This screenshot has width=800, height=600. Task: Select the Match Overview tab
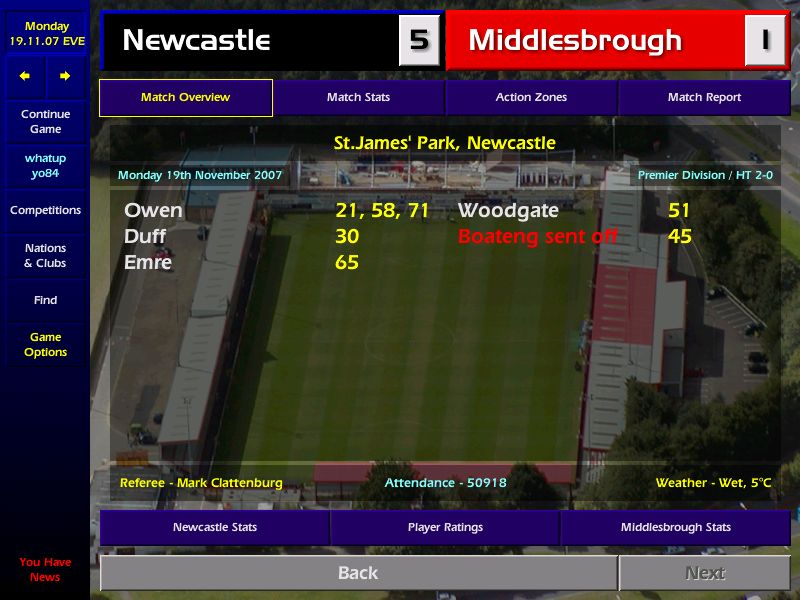tap(185, 98)
